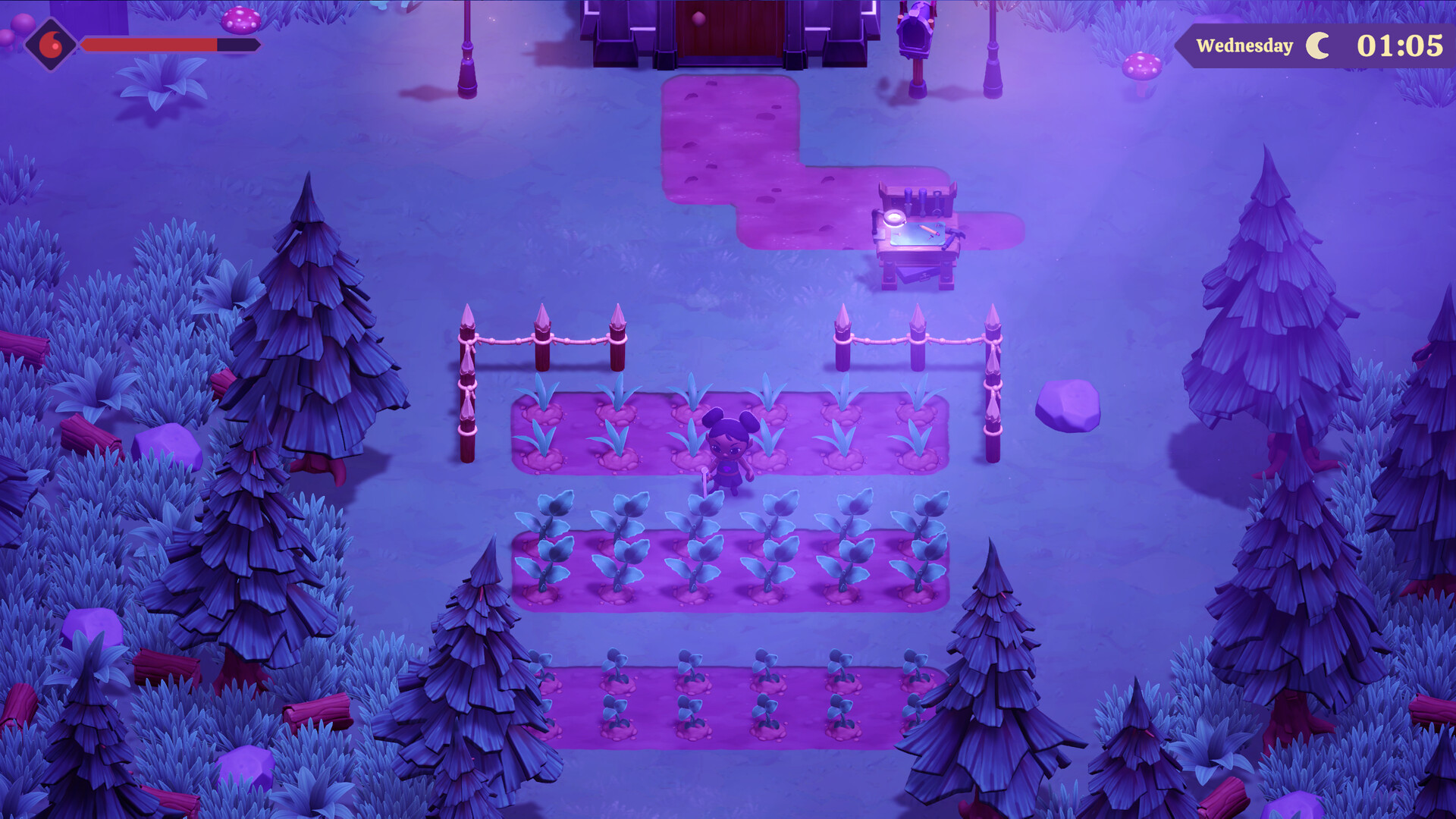The width and height of the screenshot is (1456, 819).
Task: Click the pencil on the workbench blueprint
Action: point(927,231)
